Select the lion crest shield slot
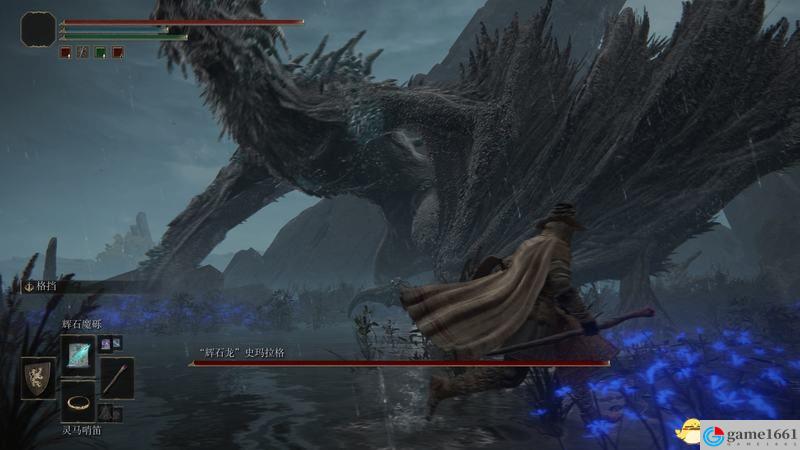Viewport: 800px width, 450px height. click(38, 379)
